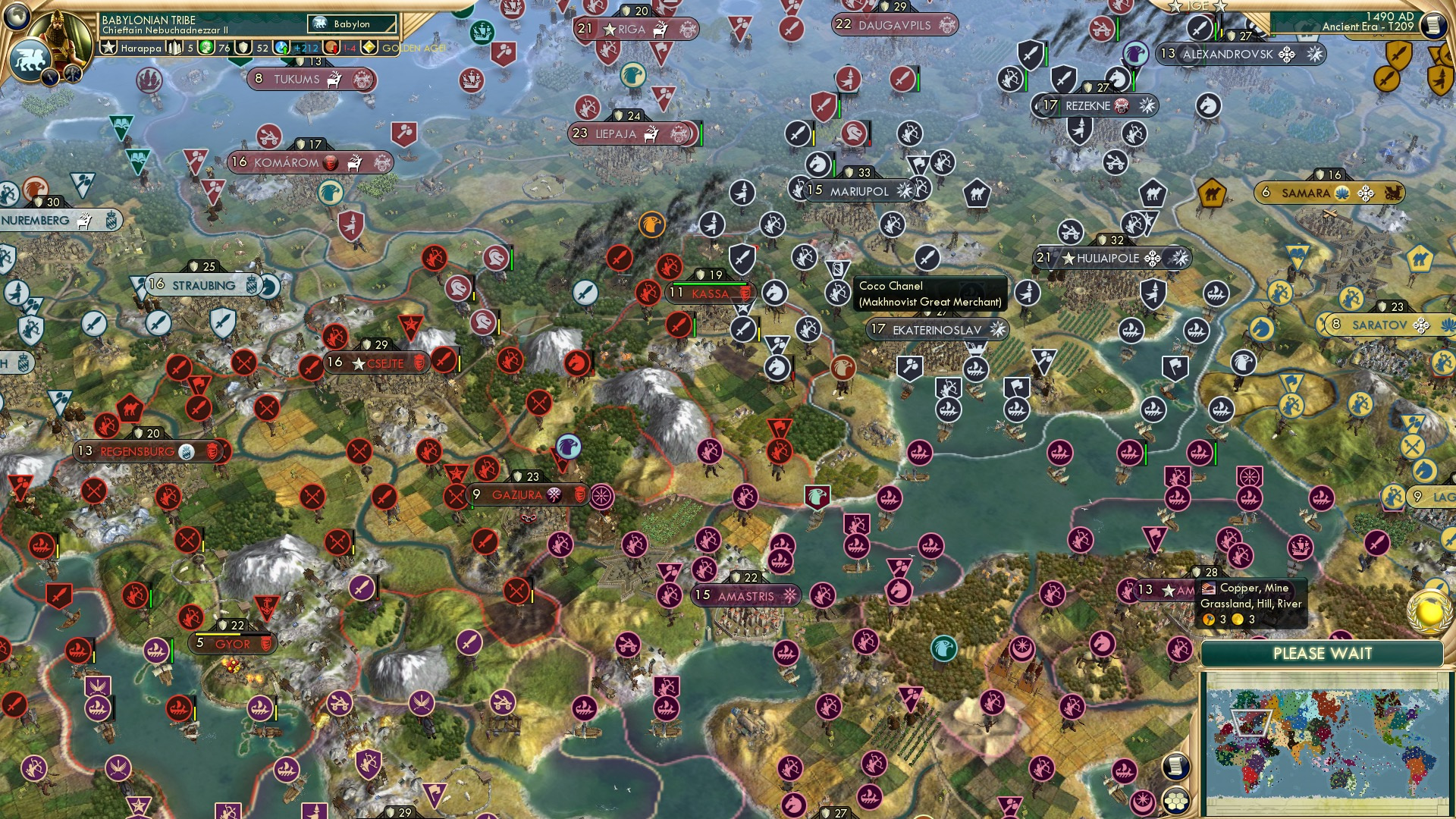Click the Golden Age diamond icon in top bar
Image resolution: width=1456 pixels, height=819 pixels.
(369, 48)
